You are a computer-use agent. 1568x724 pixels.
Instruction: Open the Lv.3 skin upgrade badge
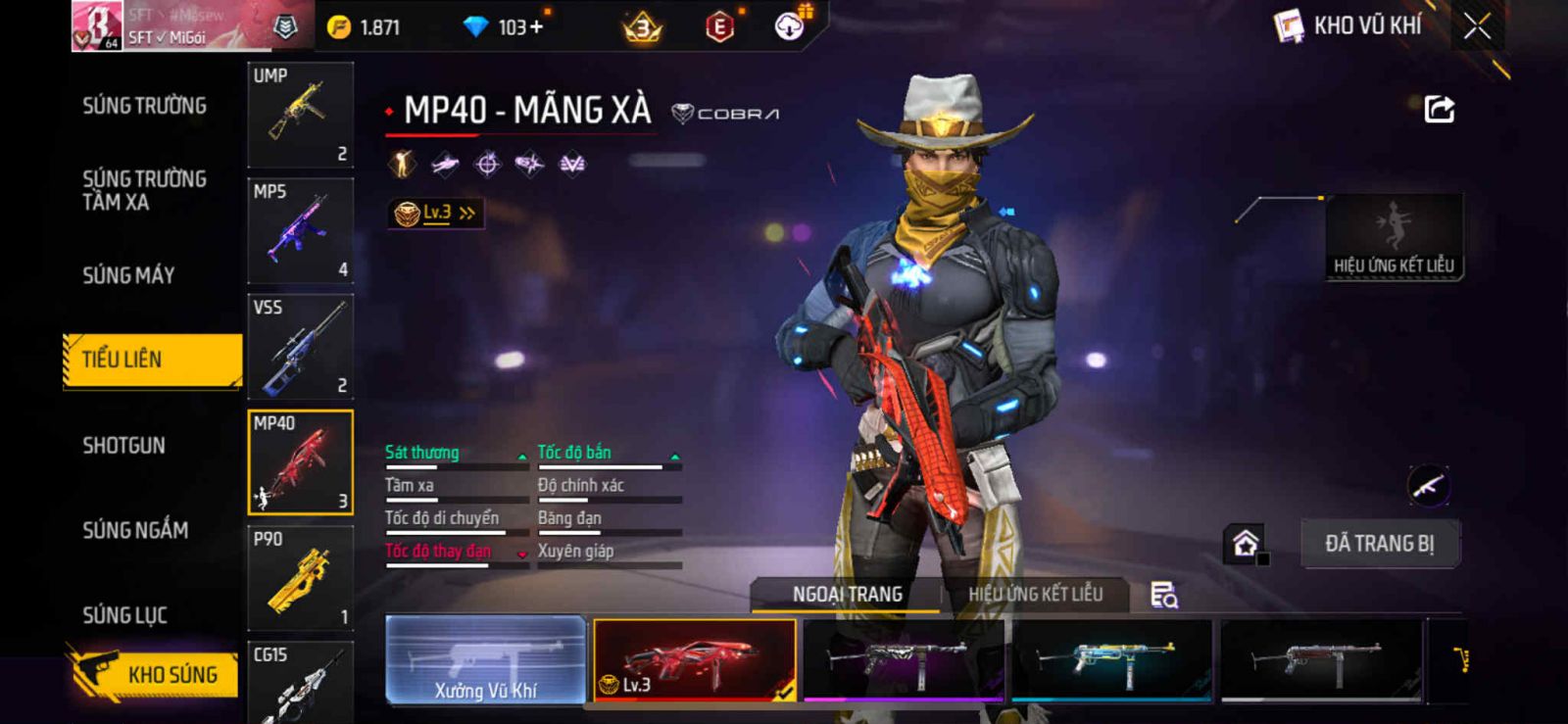pyautogui.click(x=435, y=213)
